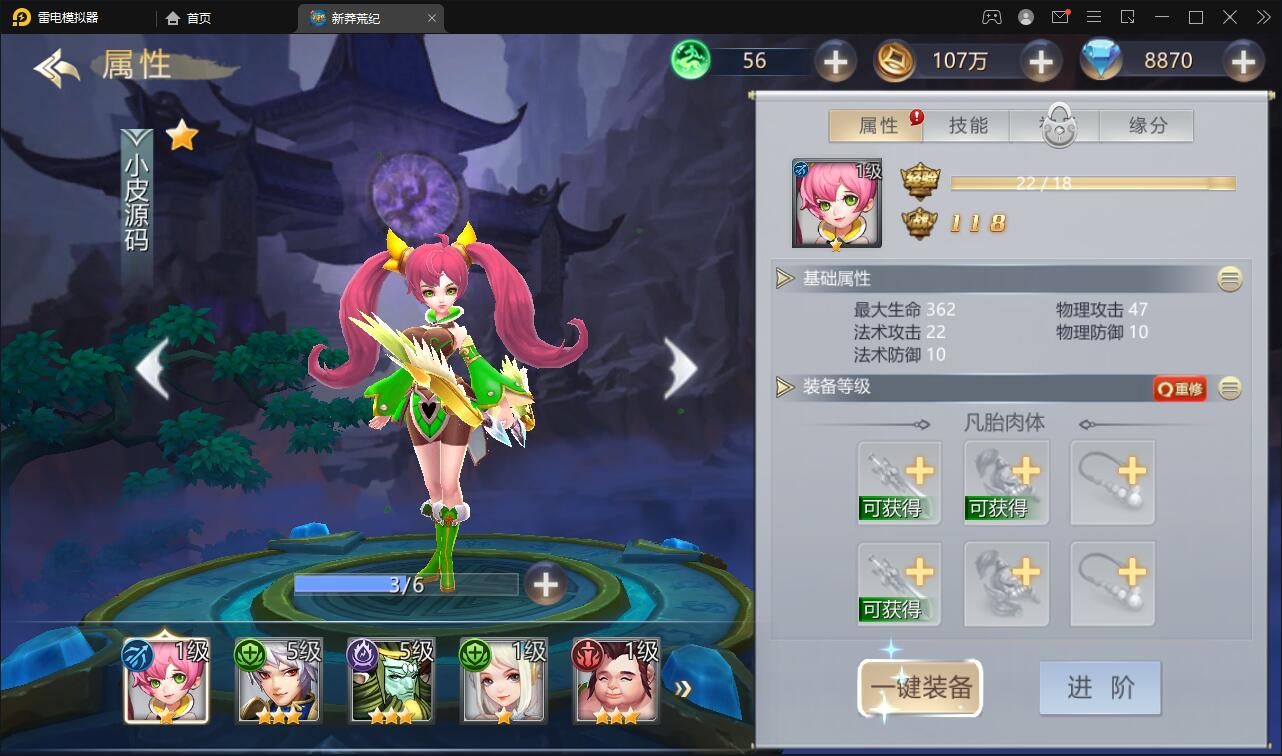Add diamonds with the plus next to 8870
The width and height of the screenshot is (1282, 756).
pos(1243,60)
